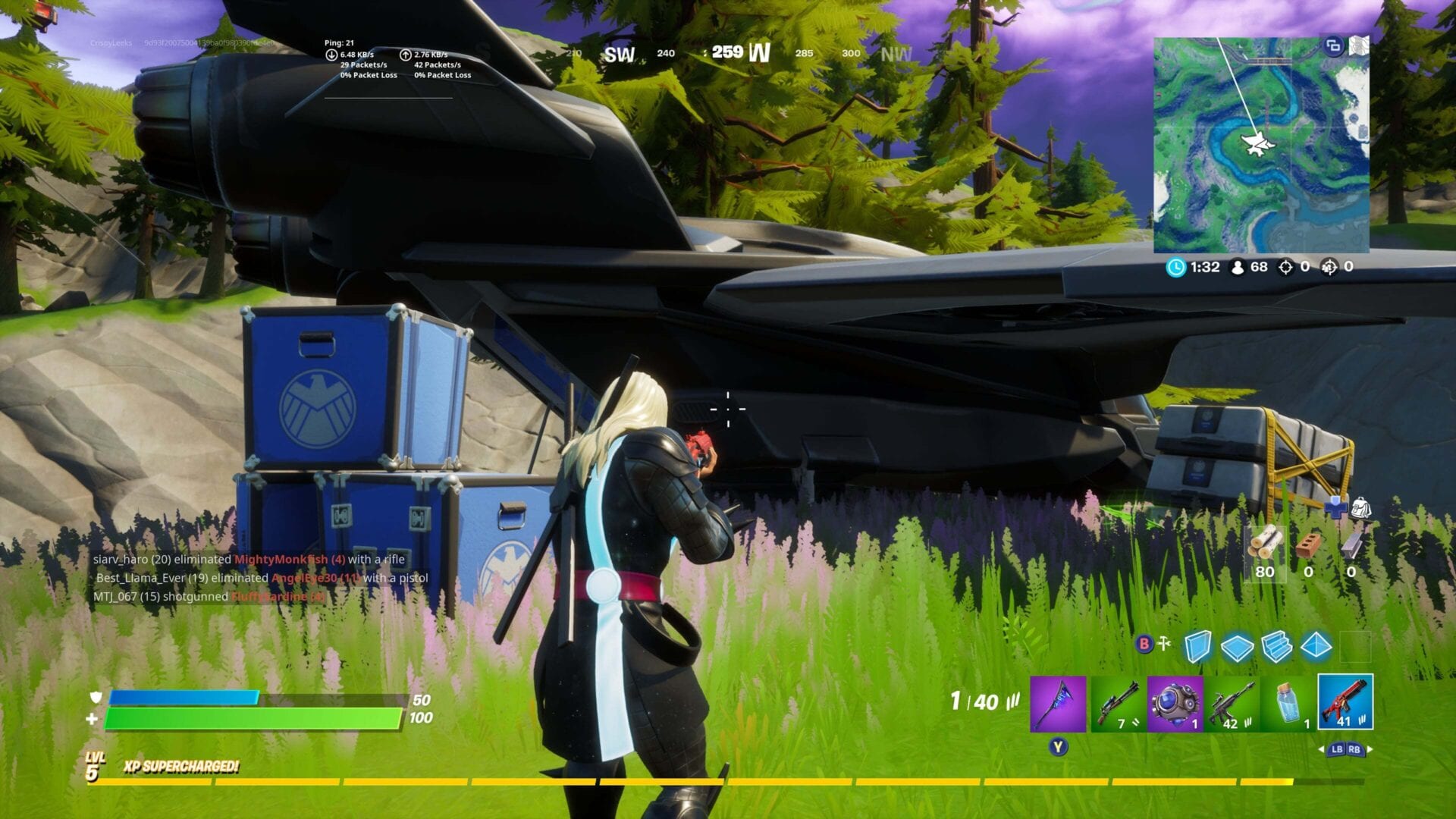Toggle the squad eliminations counter icon

click(x=1331, y=268)
